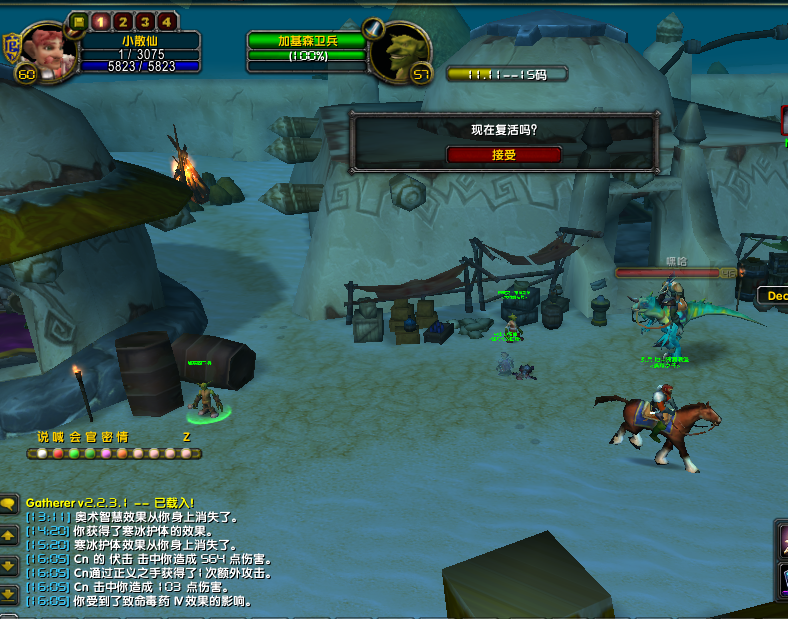Click the player portrait of 小散仙
Viewport: 788px width, 619px height.
click(x=43, y=52)
